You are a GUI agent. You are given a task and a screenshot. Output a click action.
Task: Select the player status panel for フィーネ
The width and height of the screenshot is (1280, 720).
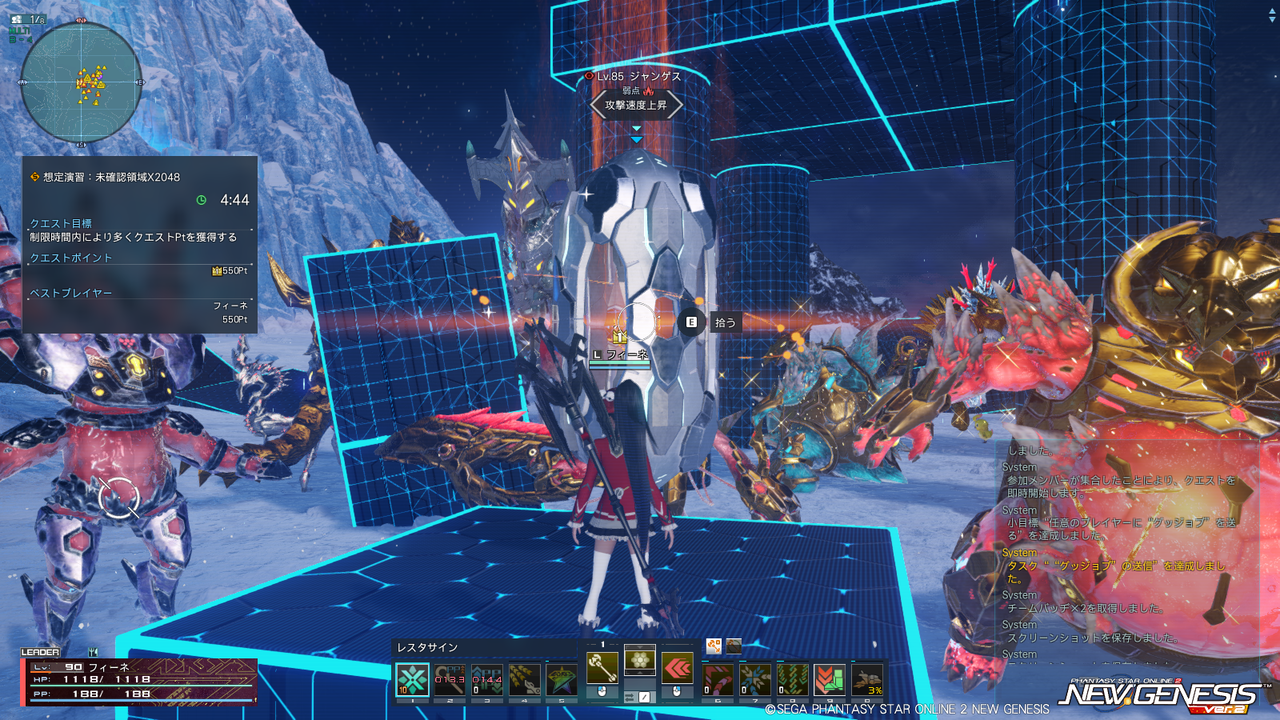click(x=138, y=679)
